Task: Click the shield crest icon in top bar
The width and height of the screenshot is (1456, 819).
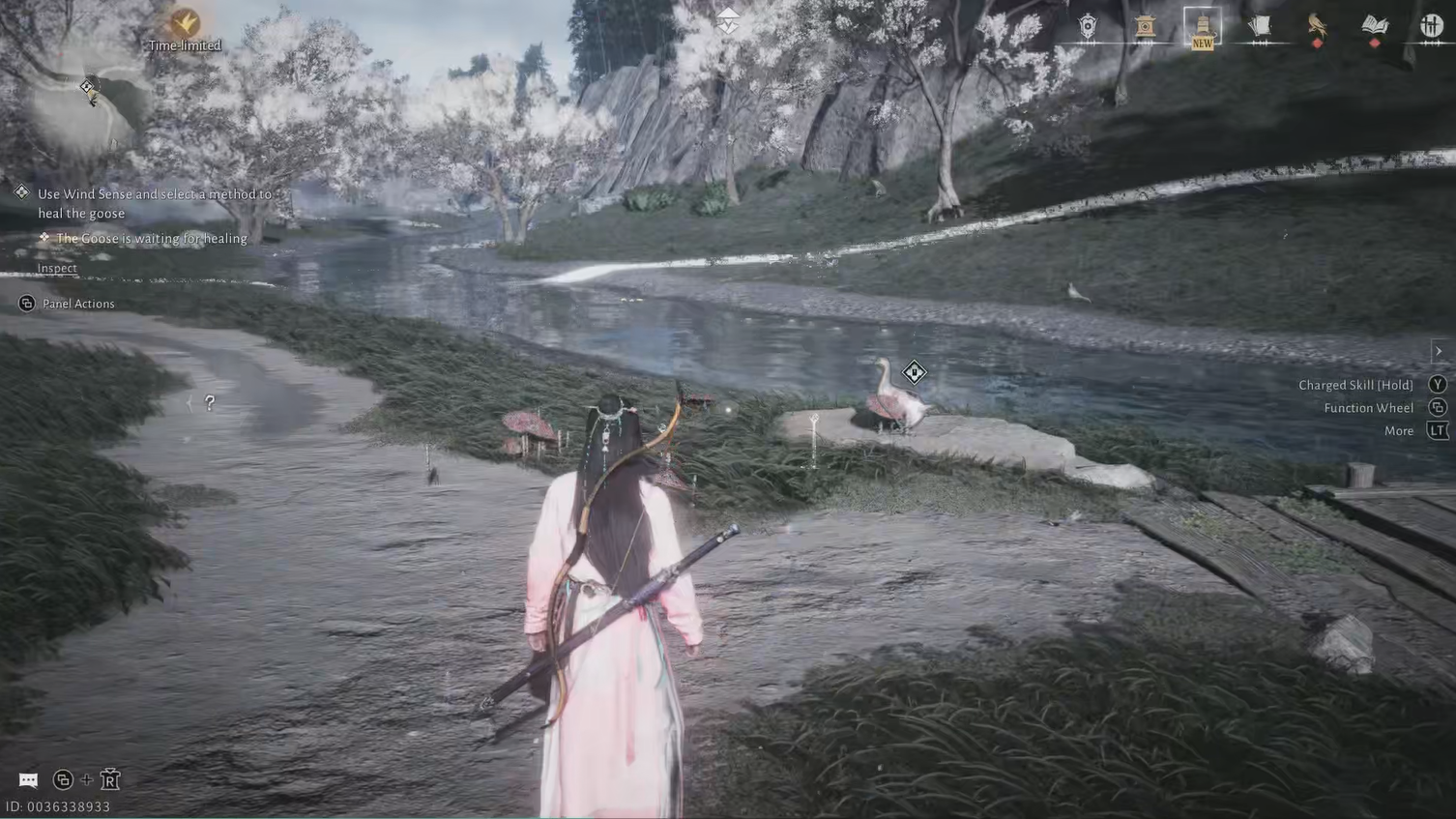Action: coord(1087,25)
